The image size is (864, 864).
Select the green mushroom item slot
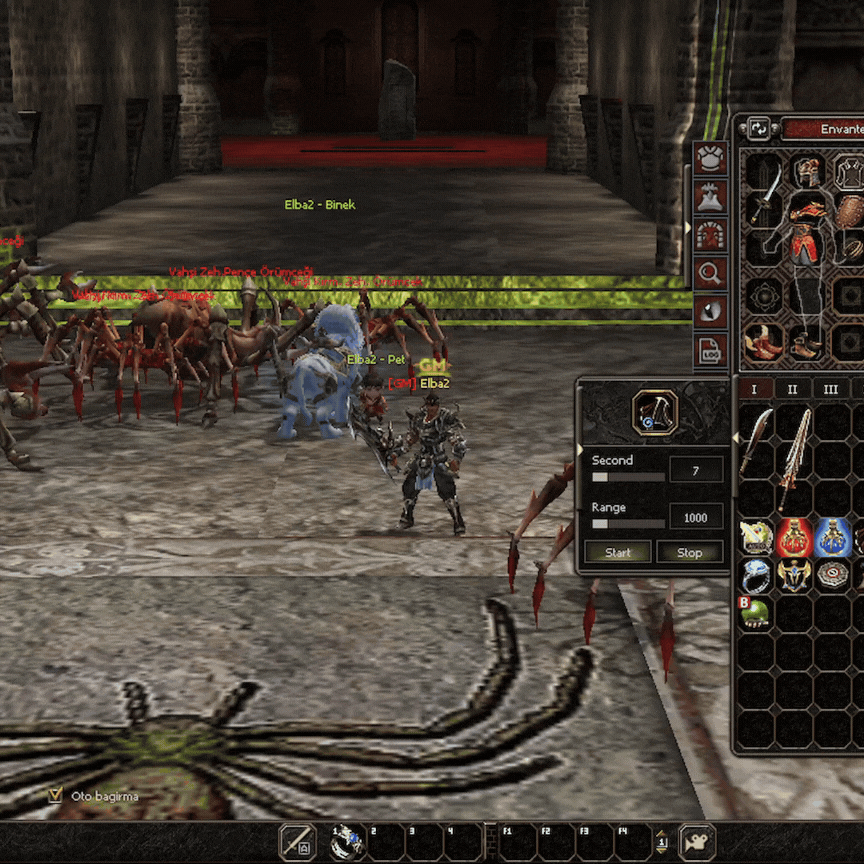coord(757,612)
